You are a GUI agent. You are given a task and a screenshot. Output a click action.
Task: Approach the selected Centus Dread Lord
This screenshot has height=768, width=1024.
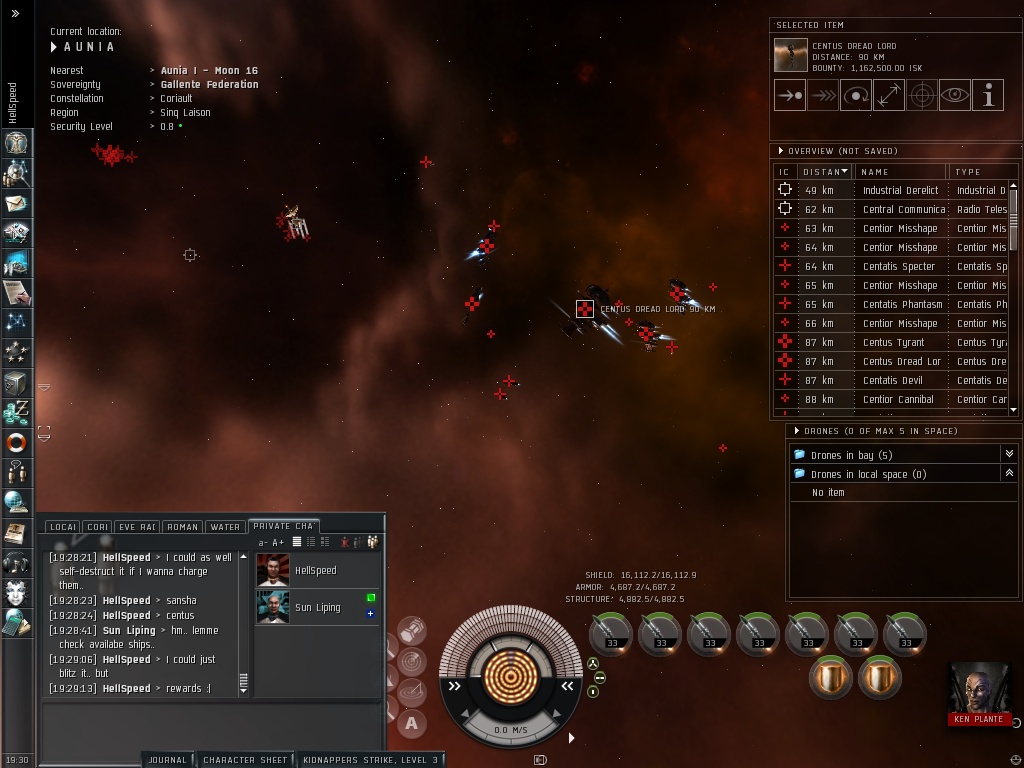point(789,96)
